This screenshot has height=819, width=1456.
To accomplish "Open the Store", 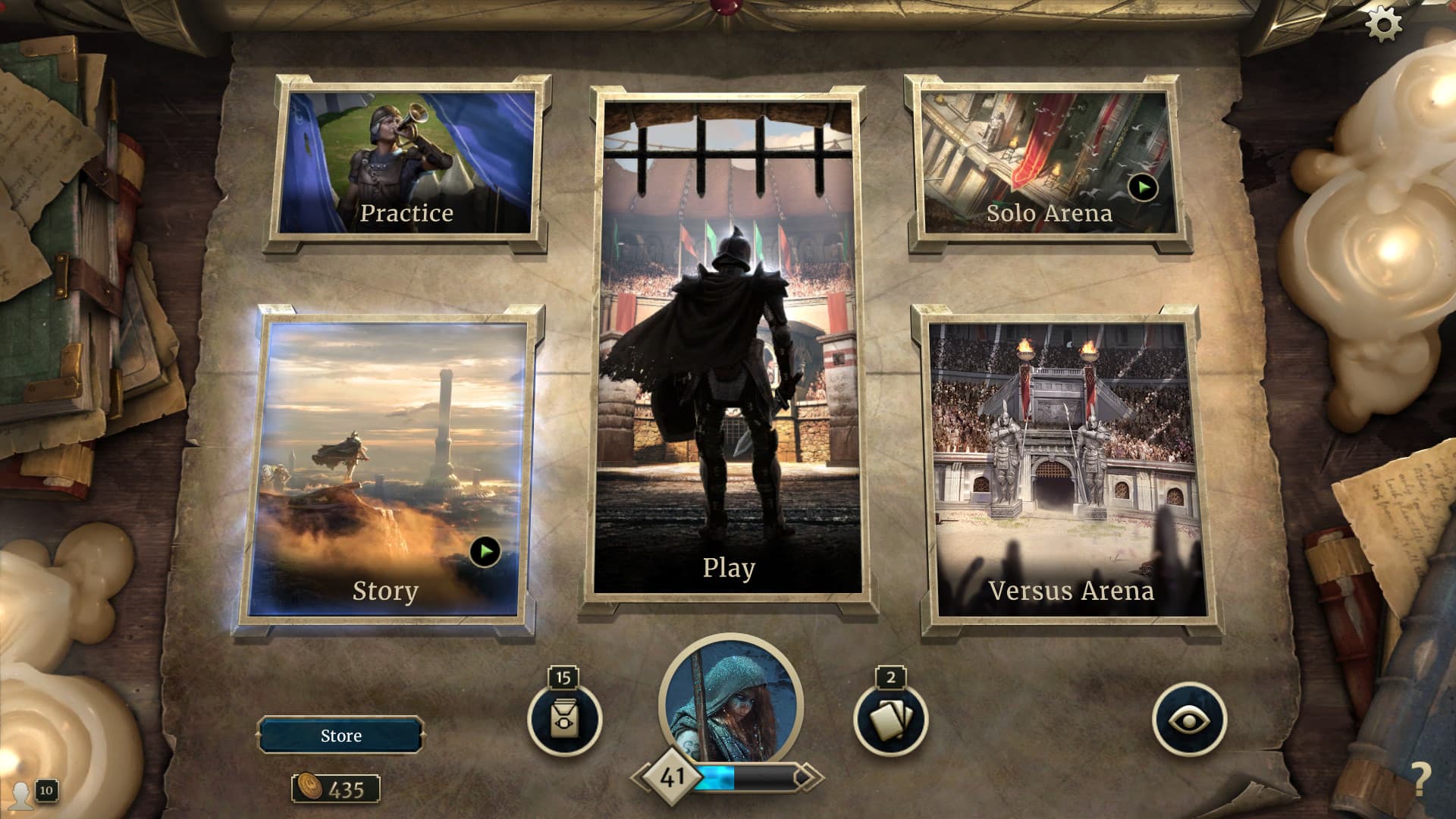I will click(x=339, y=735).
